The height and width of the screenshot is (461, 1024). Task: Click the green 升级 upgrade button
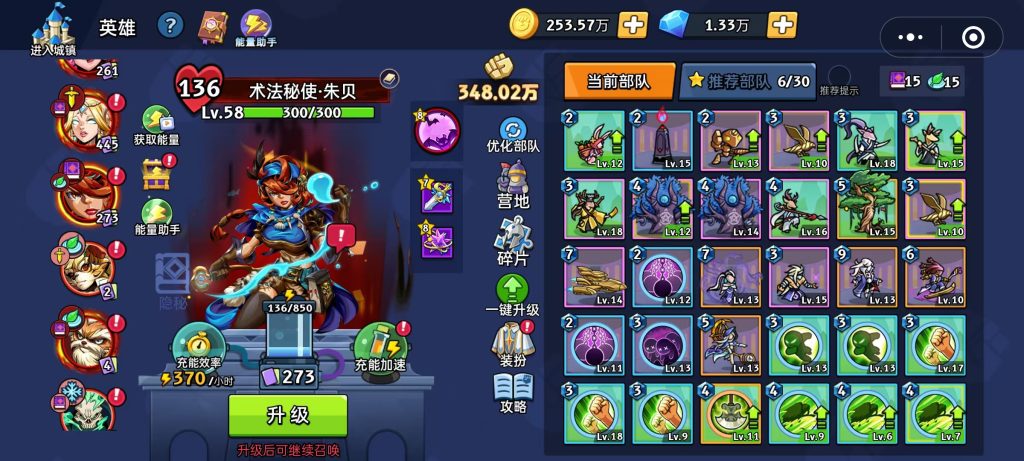pos(288,415)
